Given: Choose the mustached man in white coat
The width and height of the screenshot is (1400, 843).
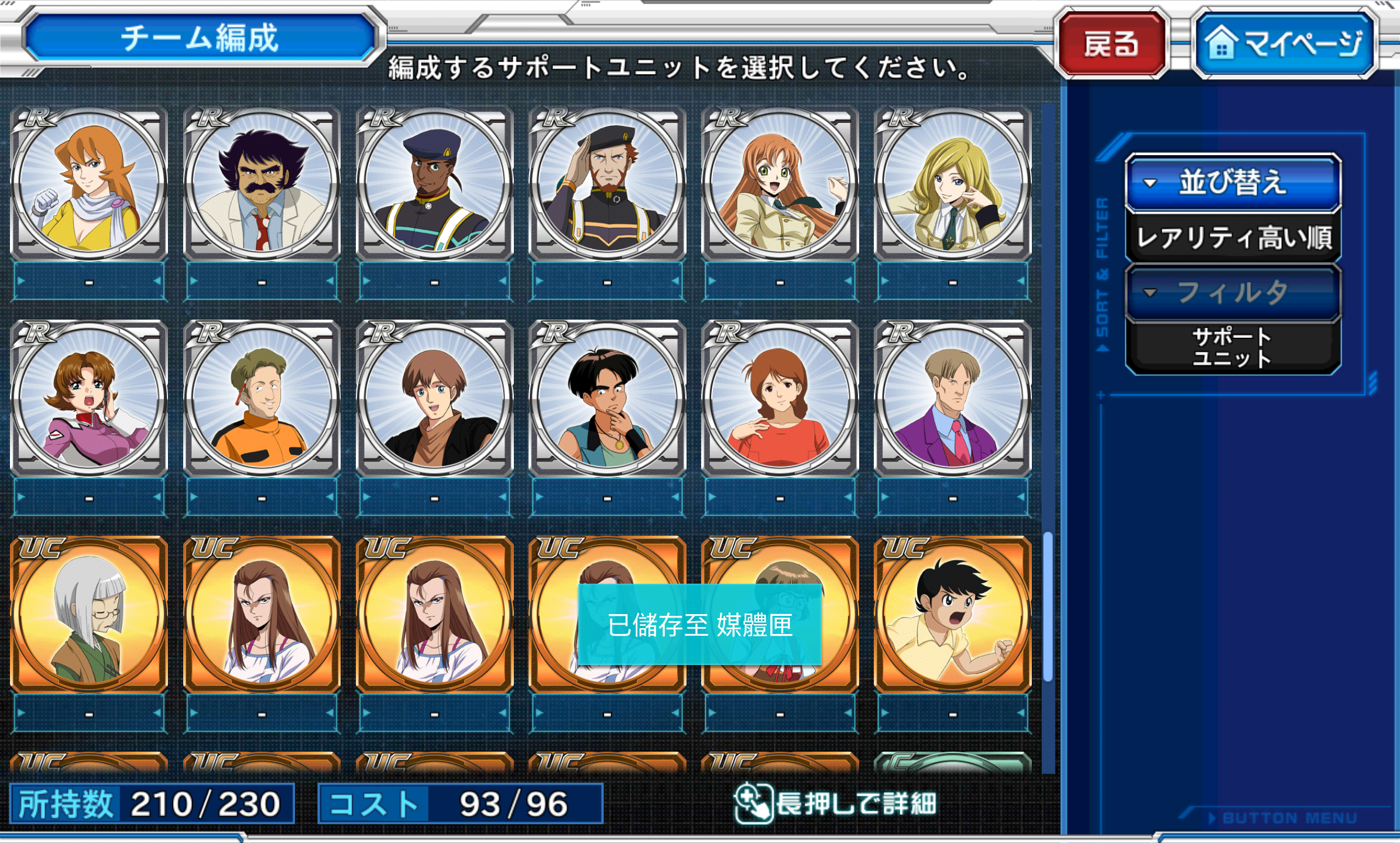Looking at the screenshot, I should pyautogui.click(x=262, y=183).
